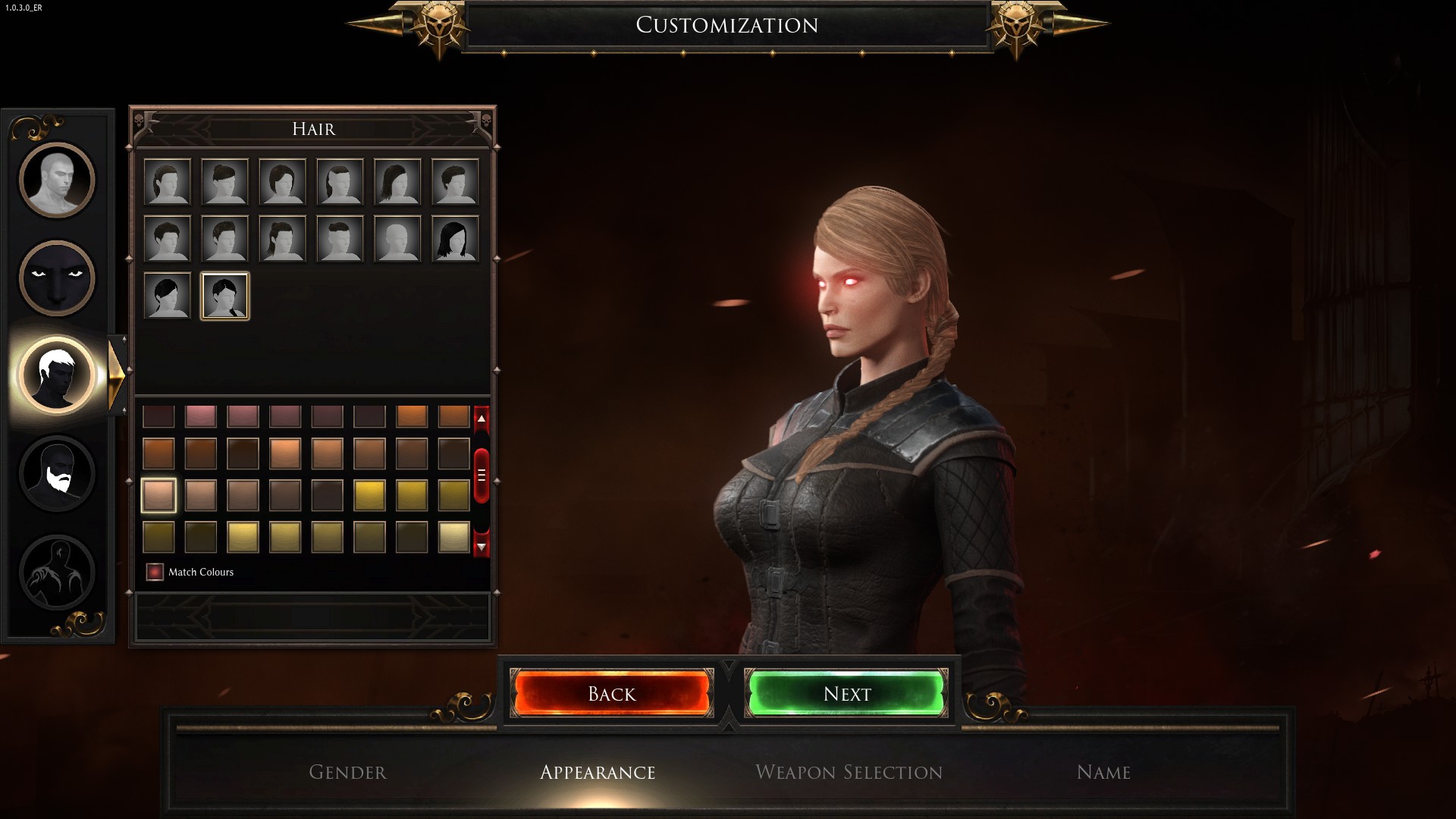Choose the long black hairstyle thumbnail

click(x=455, y=237)
